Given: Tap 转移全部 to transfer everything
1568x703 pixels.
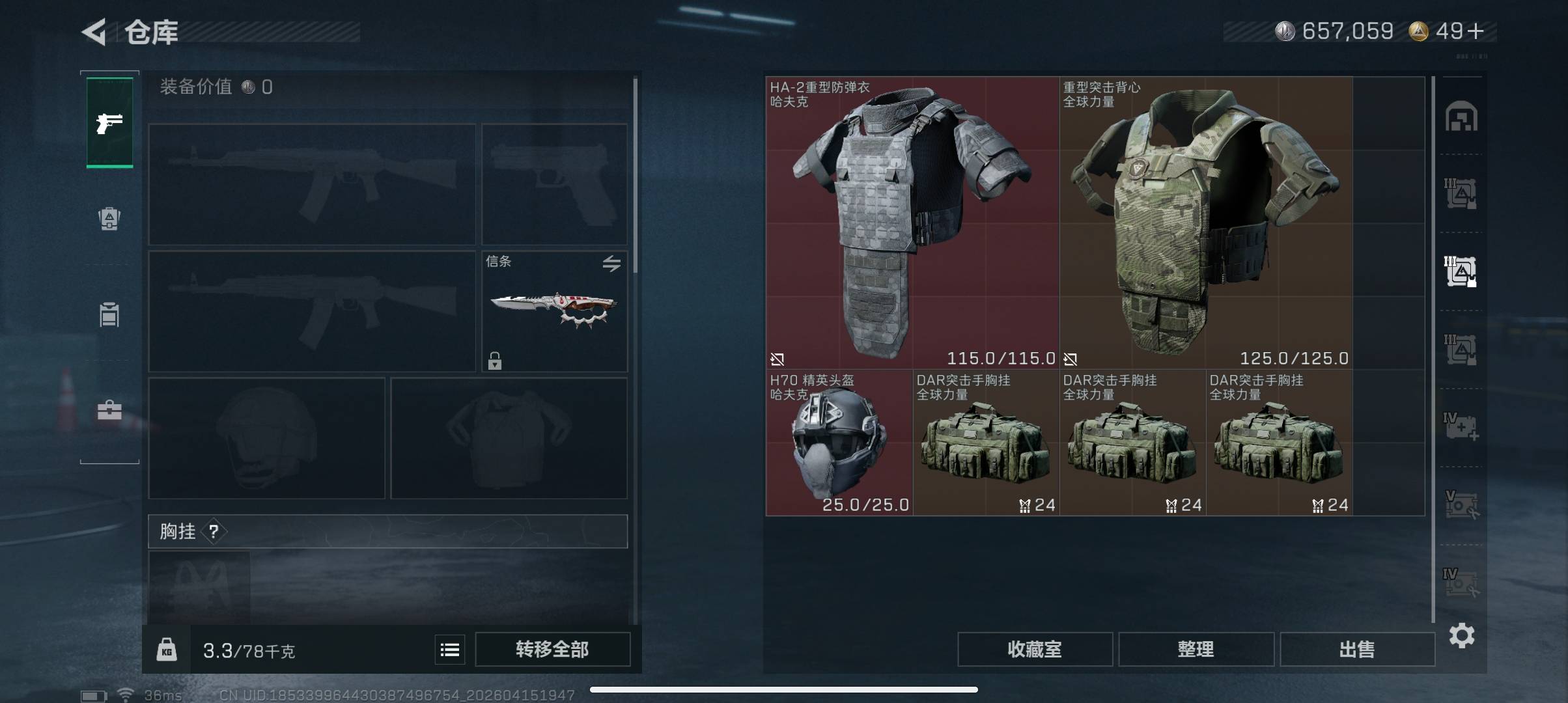Looking at the screenshot, I should click(552, 649).
